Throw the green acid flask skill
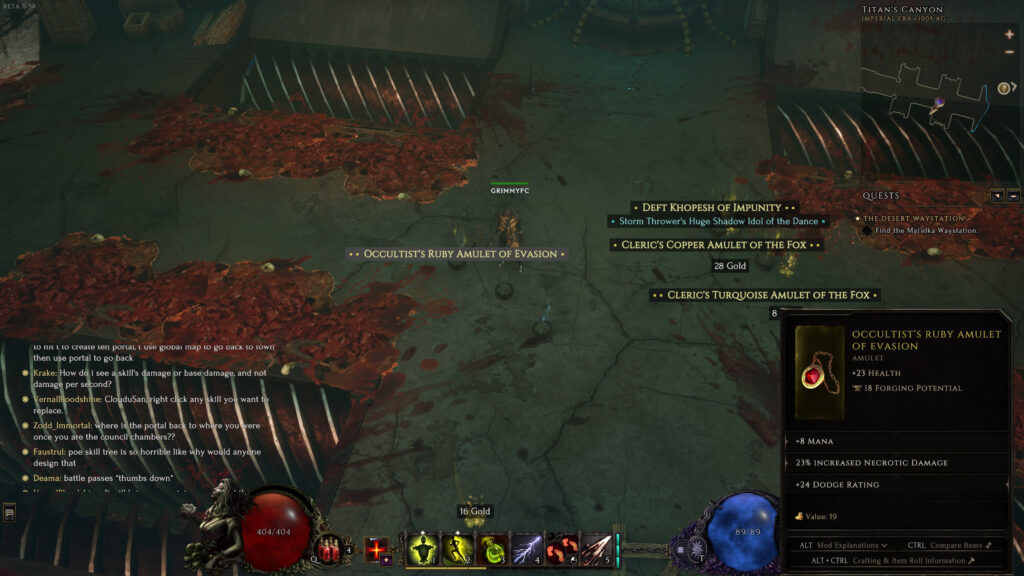 [x=492, y=549]
